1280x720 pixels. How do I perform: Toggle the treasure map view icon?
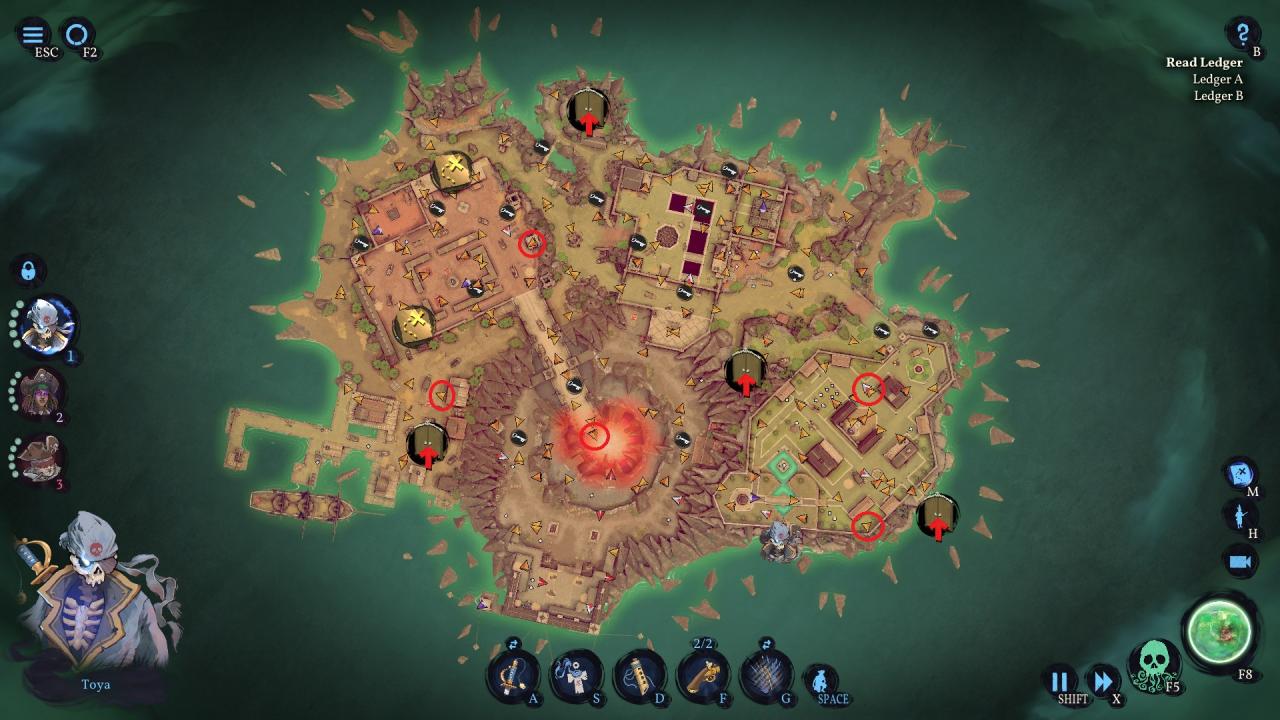pyautogui.click(x=1241, y=472)
